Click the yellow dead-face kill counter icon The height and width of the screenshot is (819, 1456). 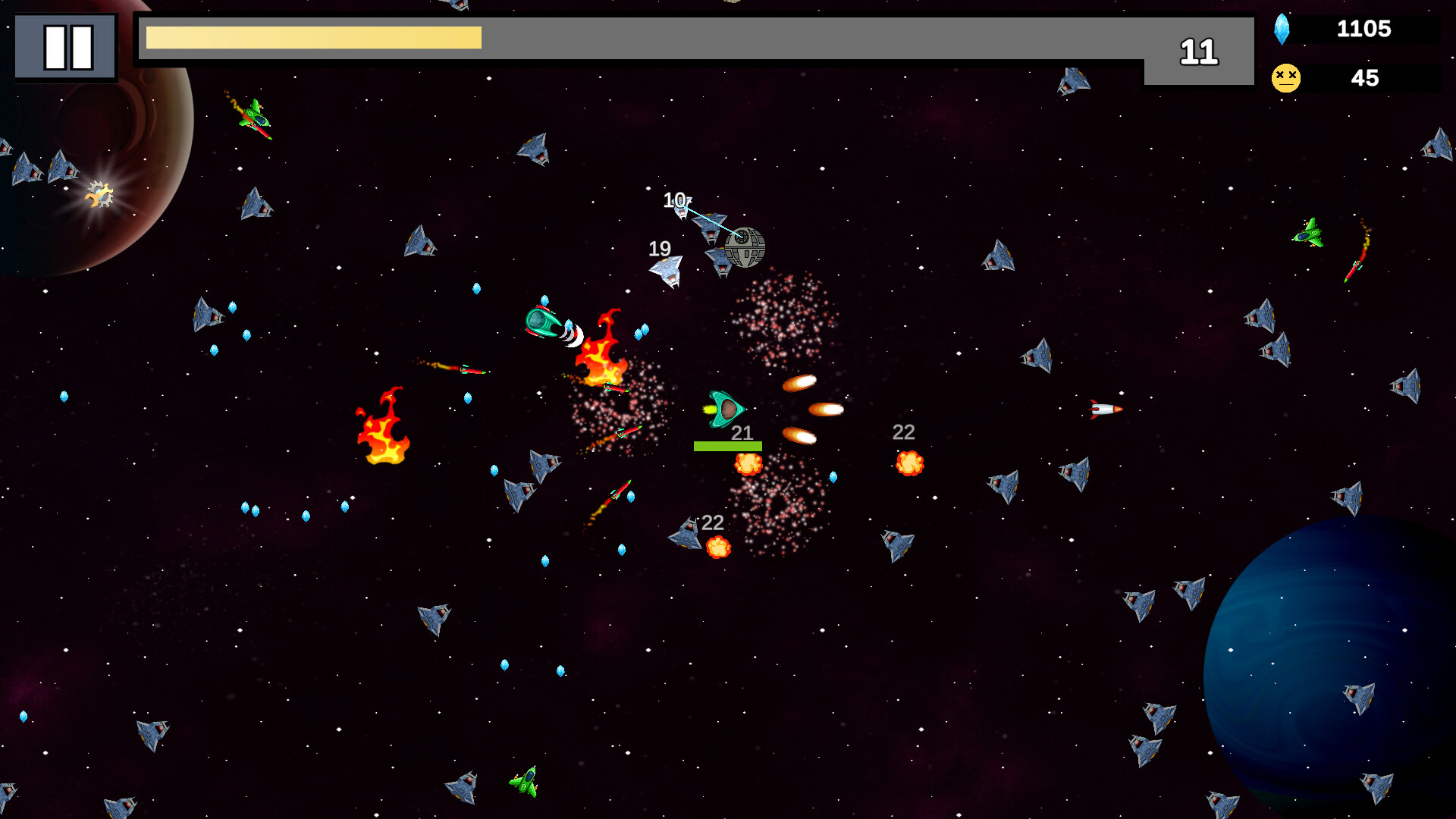[x=1285, y=76]
